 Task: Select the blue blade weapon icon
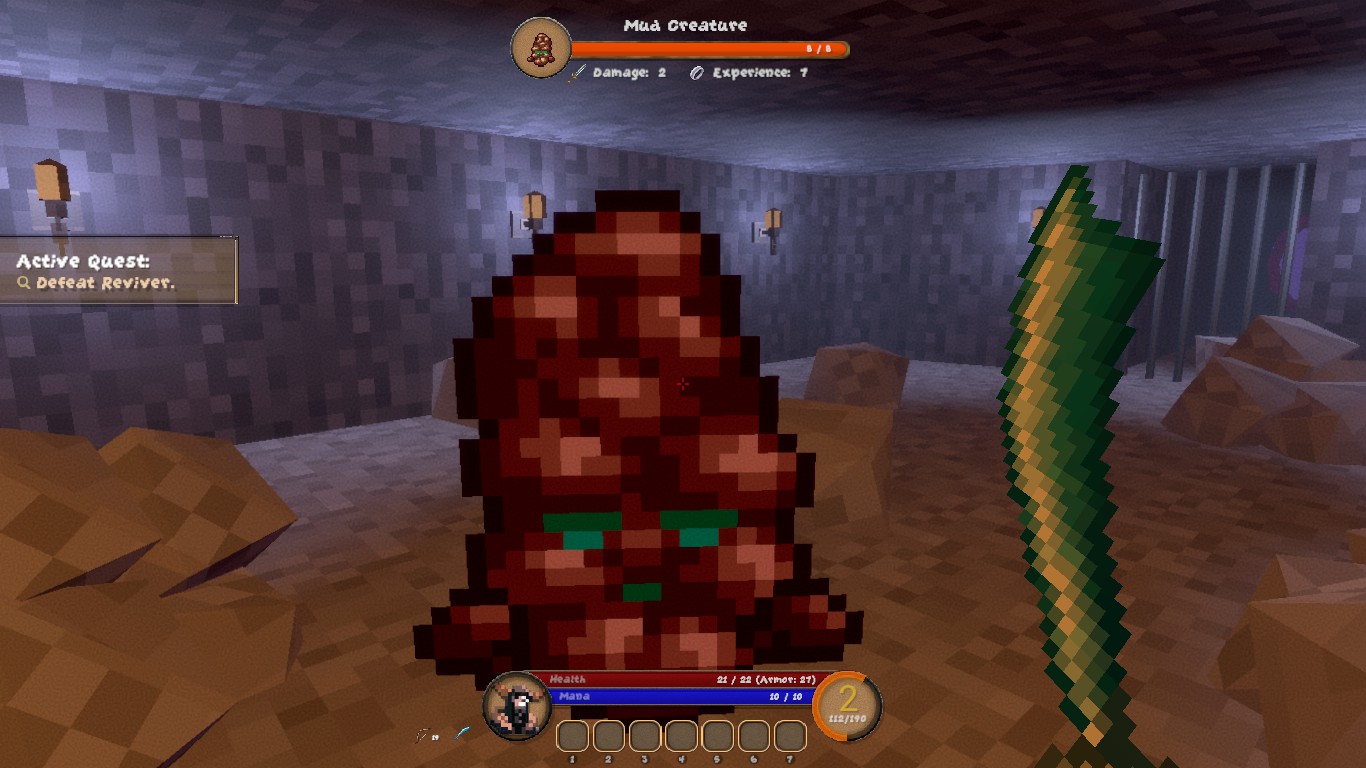[463, 734]
